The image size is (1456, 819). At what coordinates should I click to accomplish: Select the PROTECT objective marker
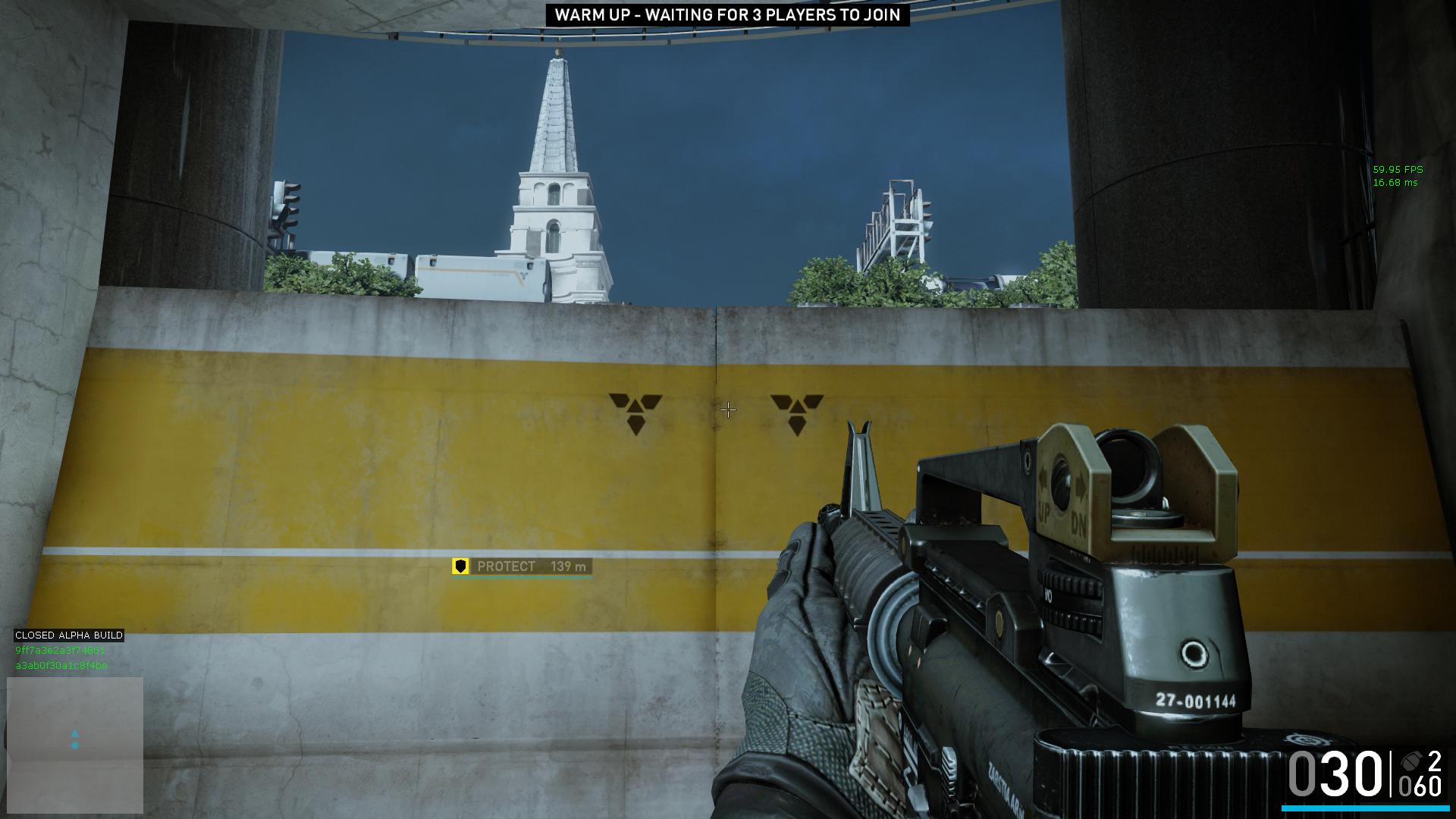522,566
